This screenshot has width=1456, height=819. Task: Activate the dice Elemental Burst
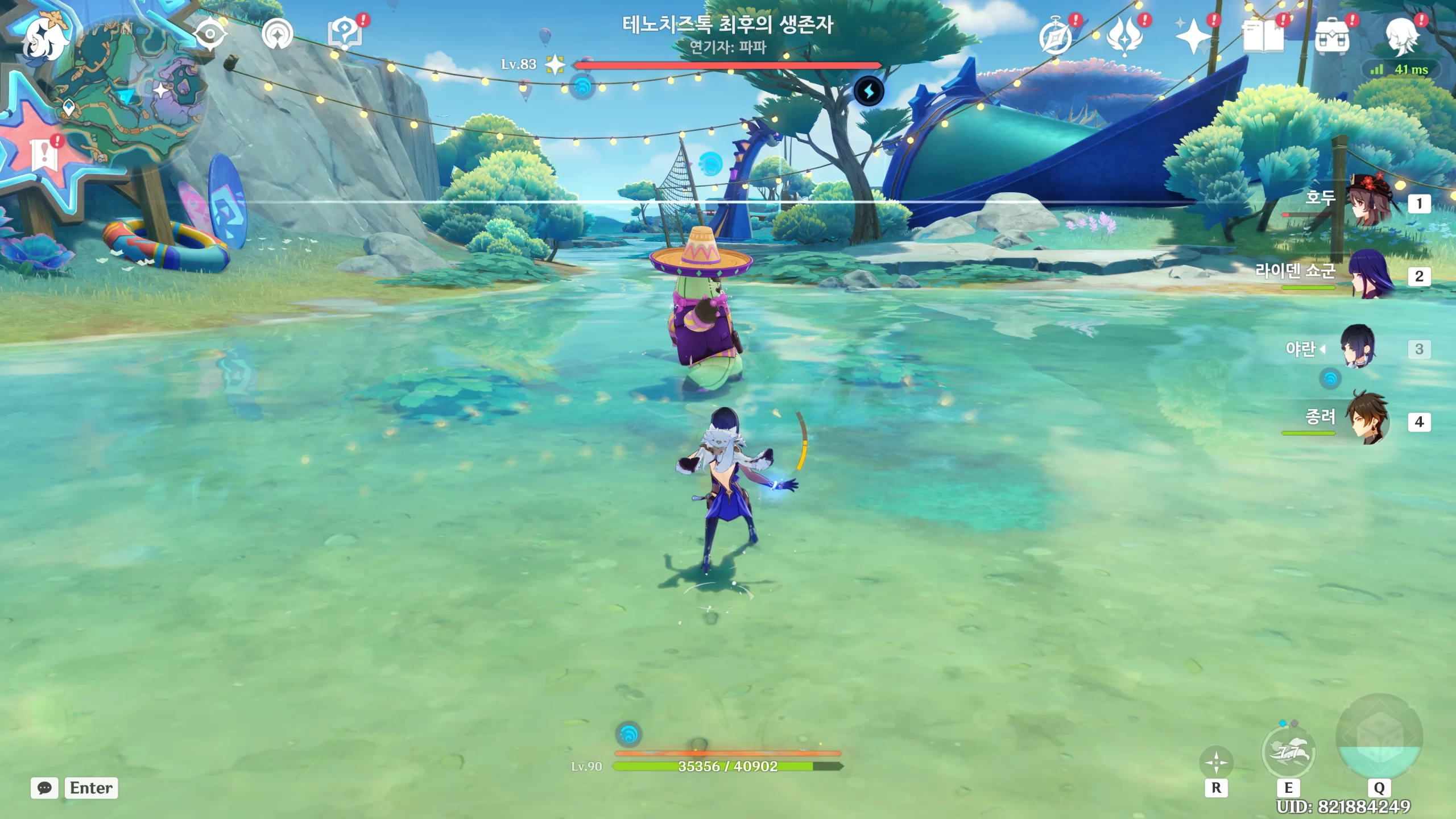coord(1379,738)
